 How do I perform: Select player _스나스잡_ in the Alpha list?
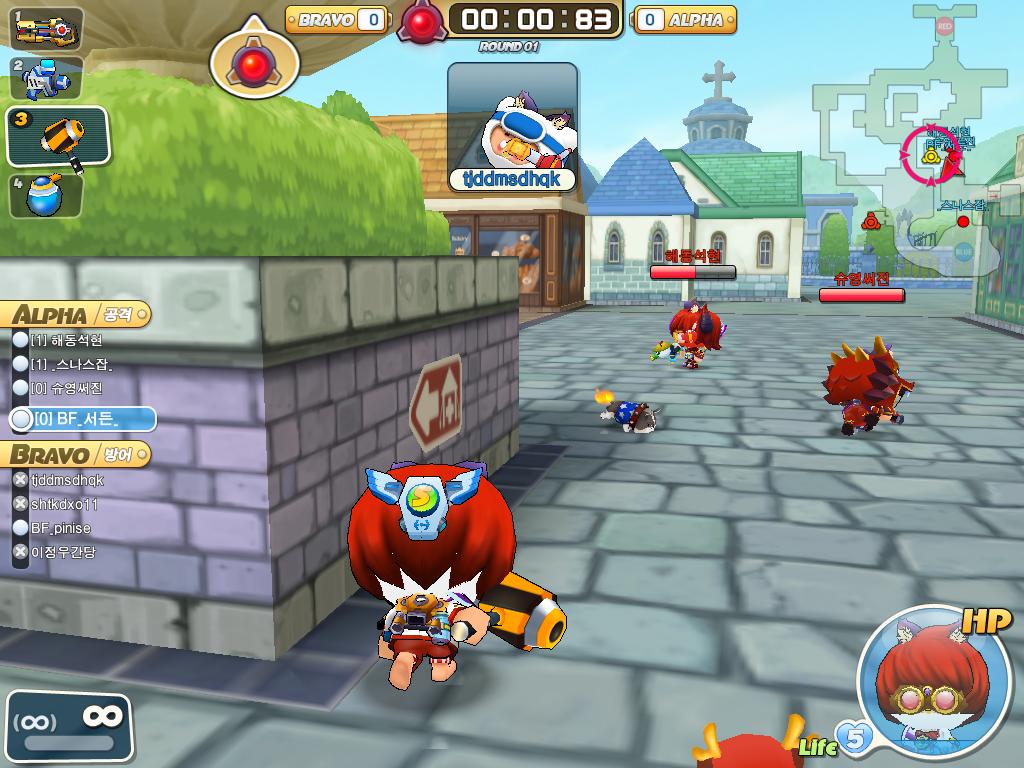72,364
